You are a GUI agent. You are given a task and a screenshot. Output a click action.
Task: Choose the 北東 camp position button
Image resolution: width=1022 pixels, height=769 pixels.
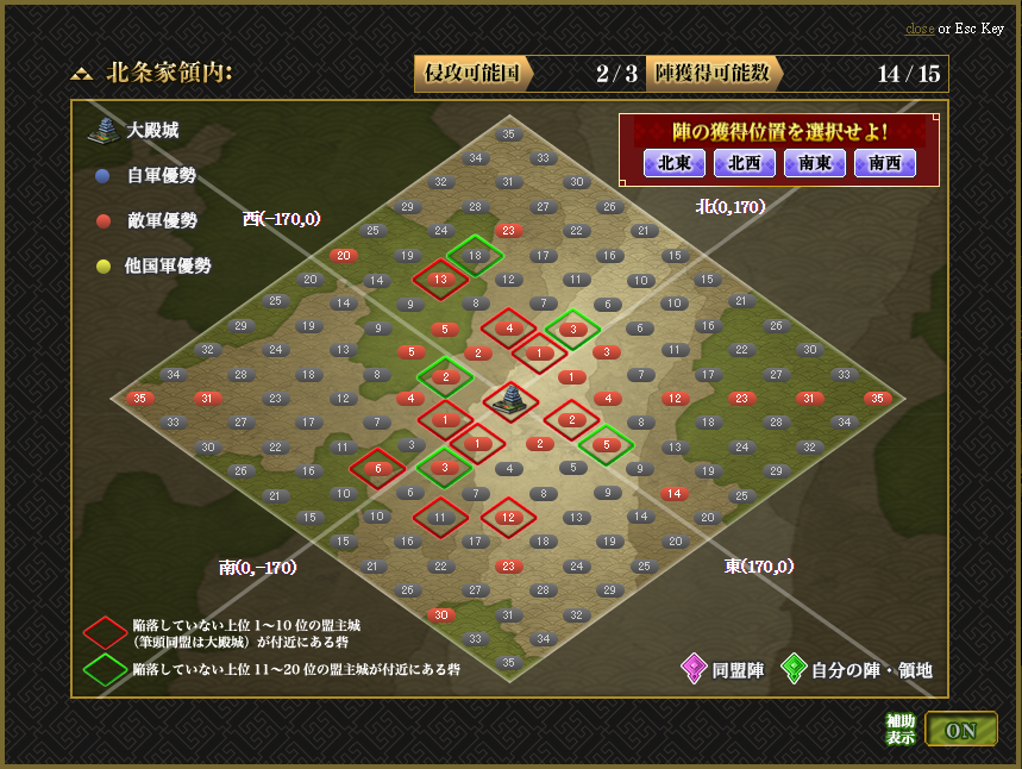click(674, 163)
